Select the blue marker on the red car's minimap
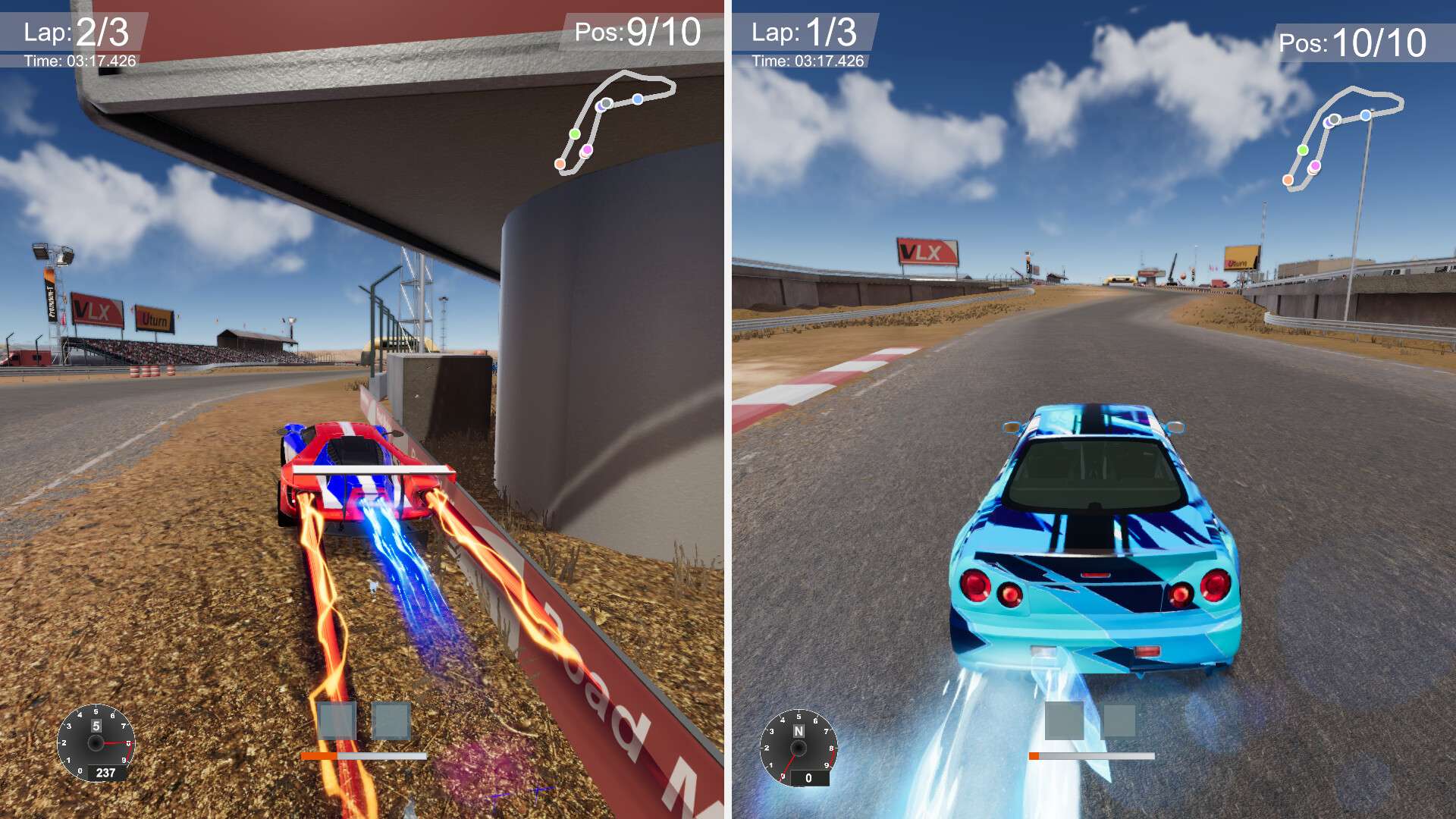 (x=638, y=99)
